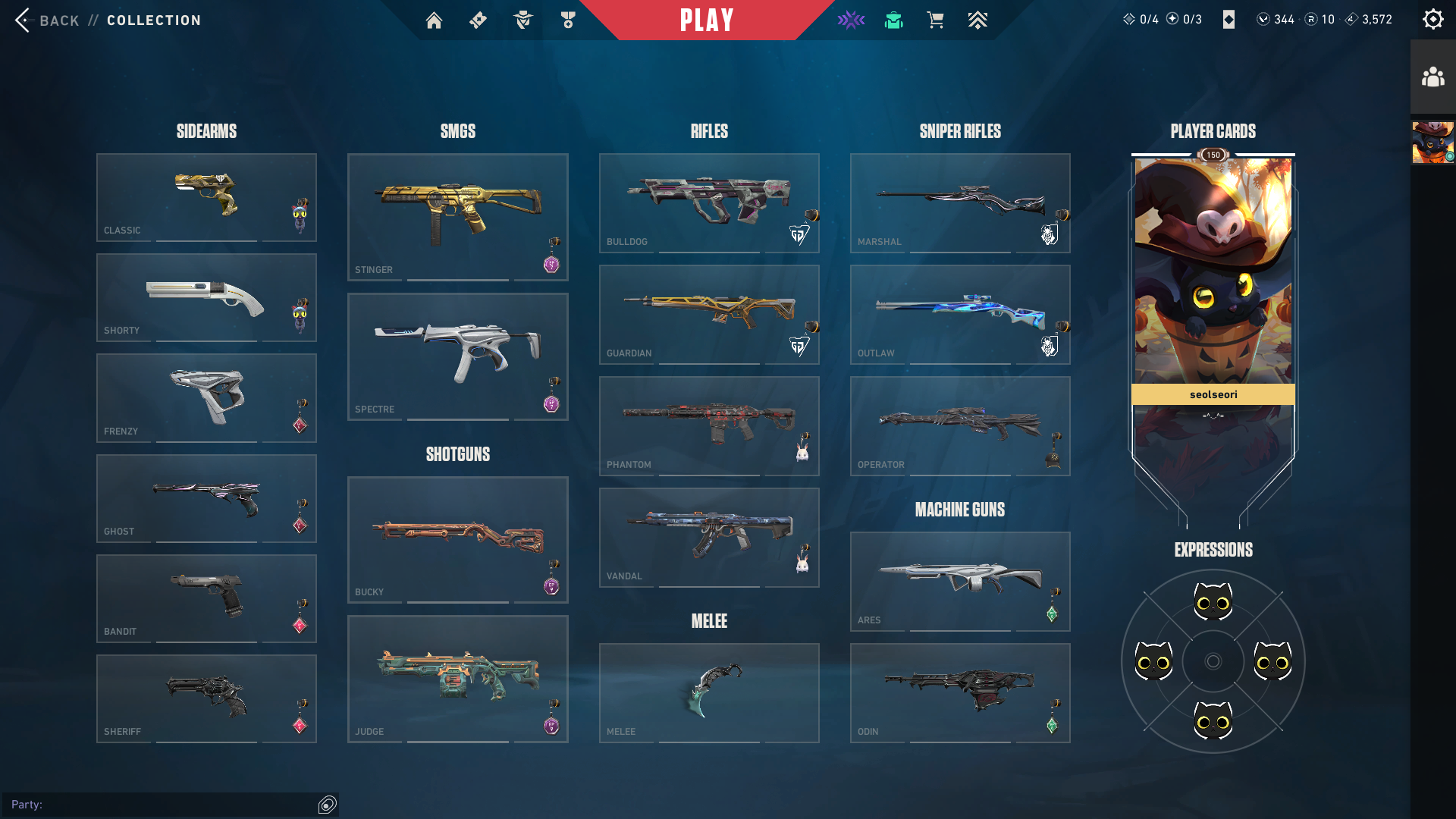This screenshot has height=819, width=1456.
Task: Choose the Operator sniper slot
Action: point(960,425)
